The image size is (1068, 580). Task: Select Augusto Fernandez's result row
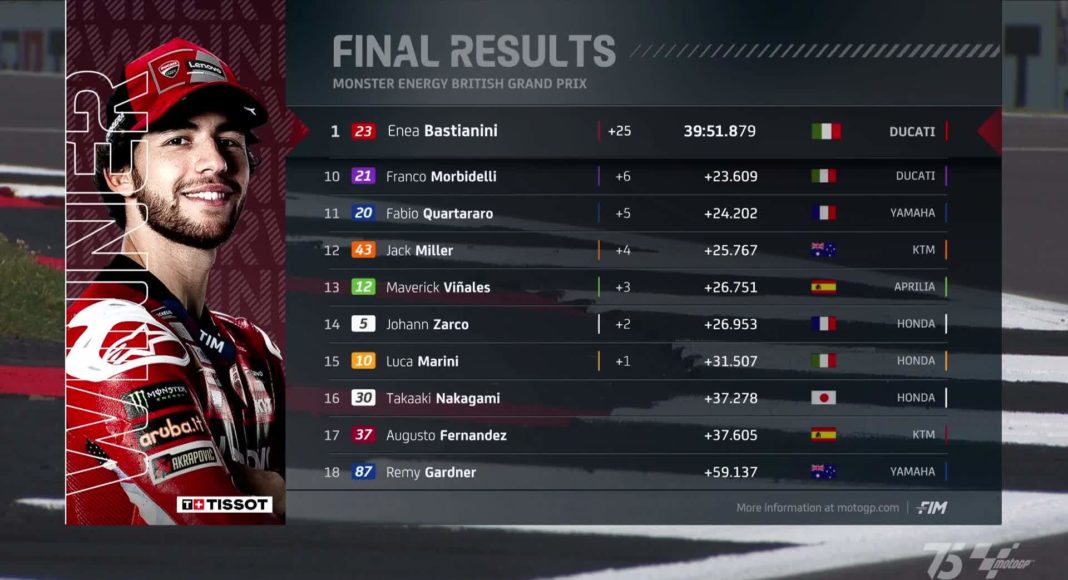pos(640,435)
